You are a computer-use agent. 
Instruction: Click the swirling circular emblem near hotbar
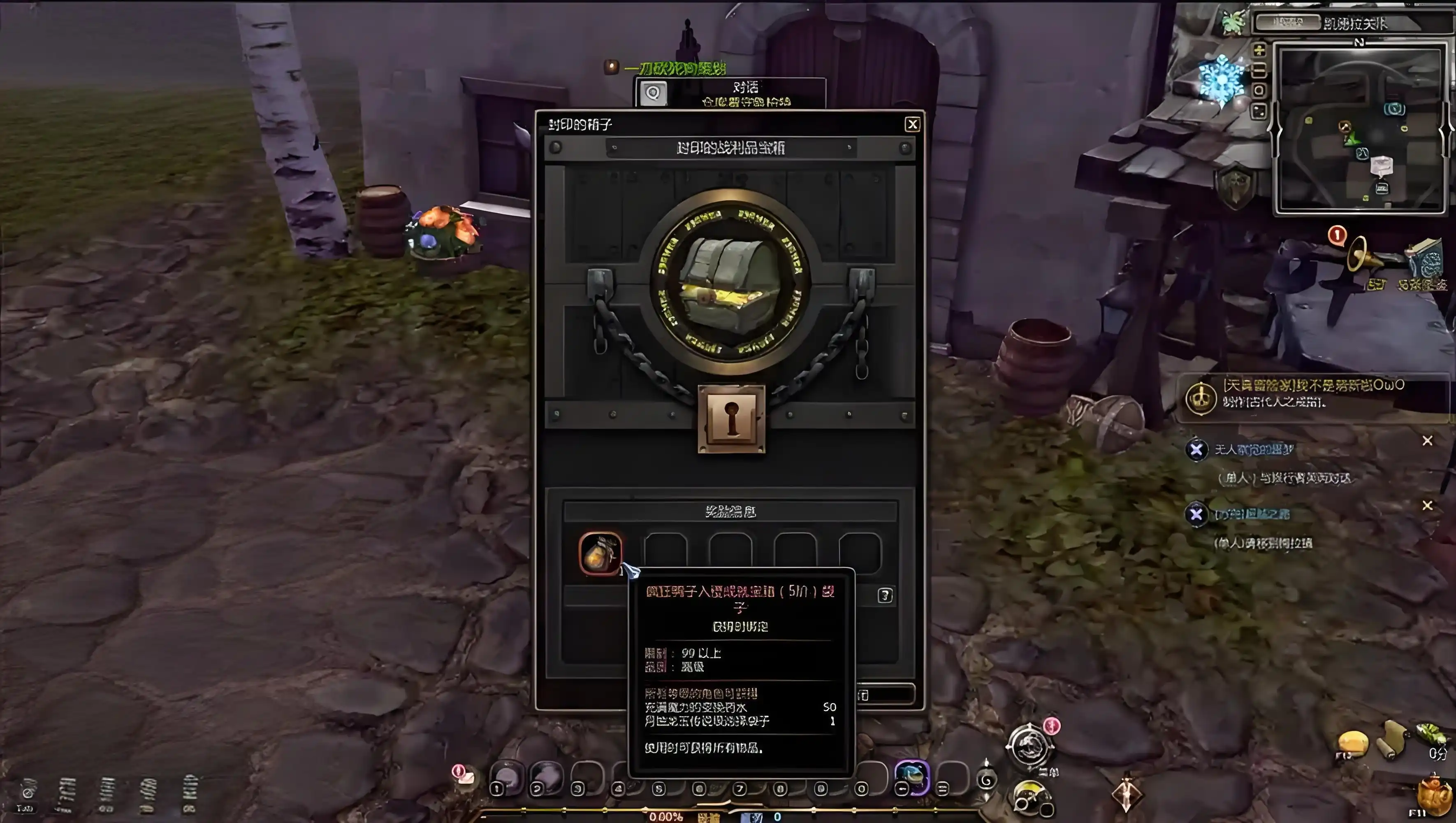pos(1029,747)
